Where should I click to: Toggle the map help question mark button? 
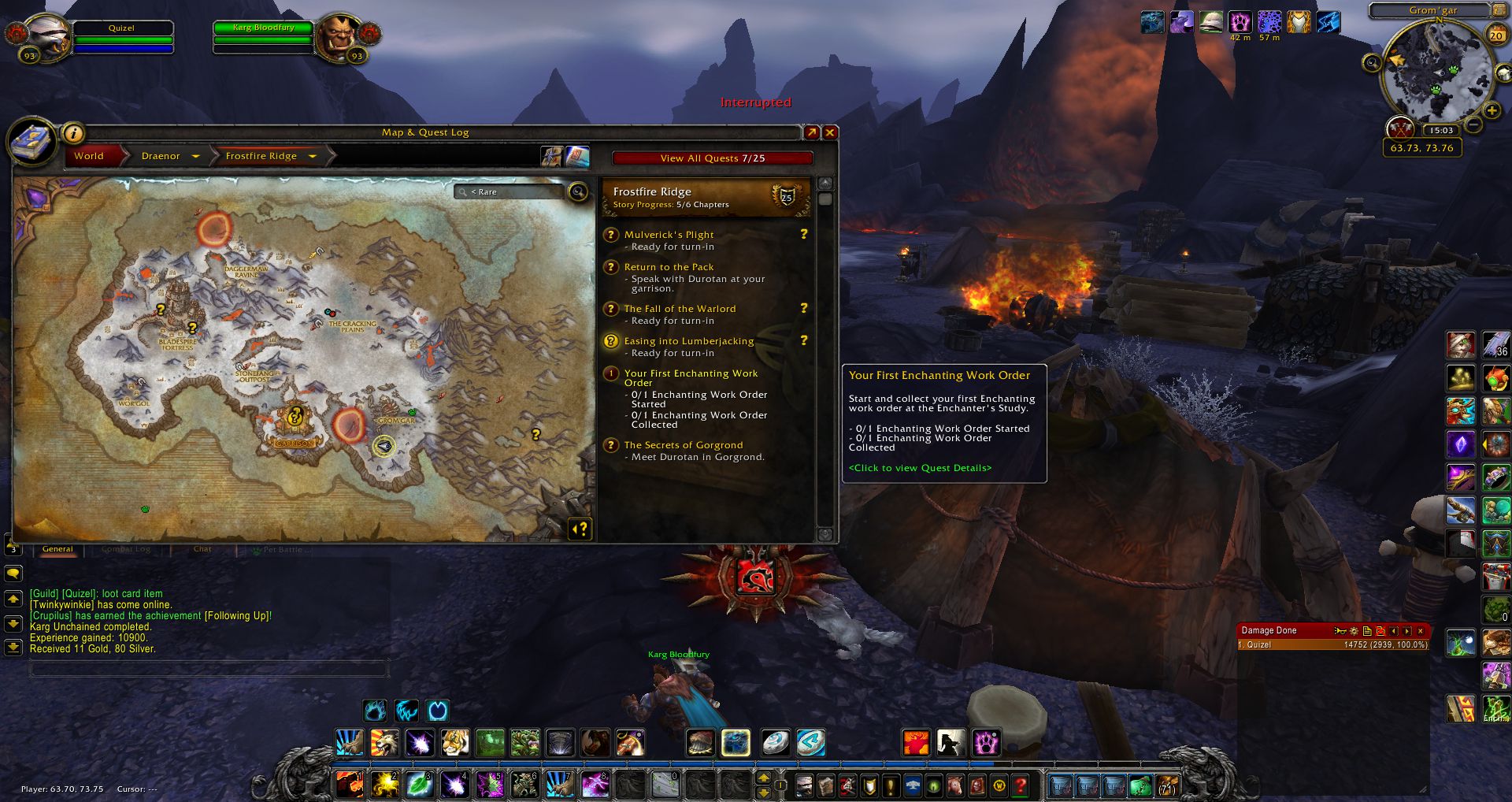[x=580, y=529]
